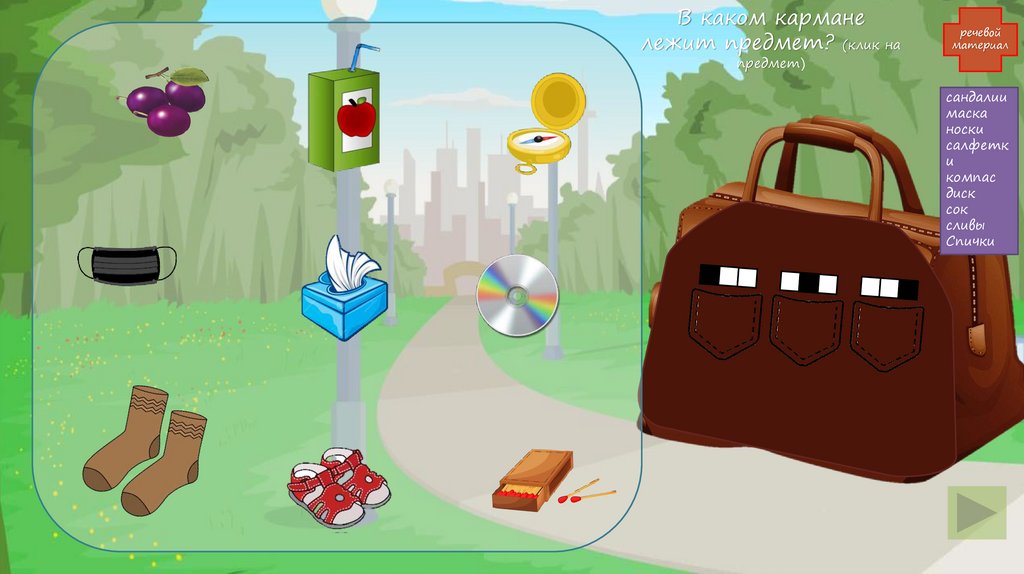This screenshot has height=574, width=1024.
Task: Select the black face mask
Action: 127,262
